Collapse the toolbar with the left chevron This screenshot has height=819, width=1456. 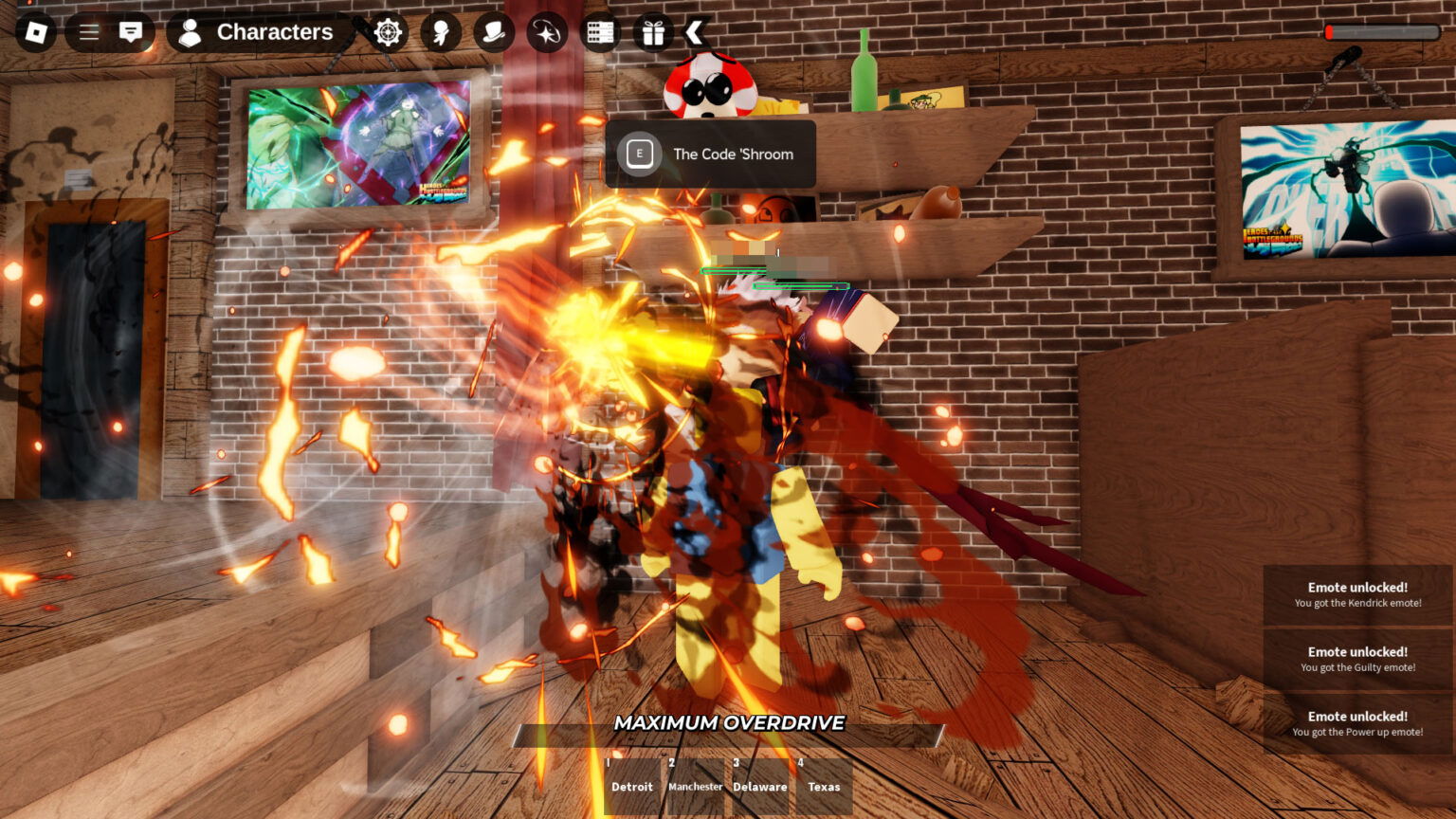(695, 31)
